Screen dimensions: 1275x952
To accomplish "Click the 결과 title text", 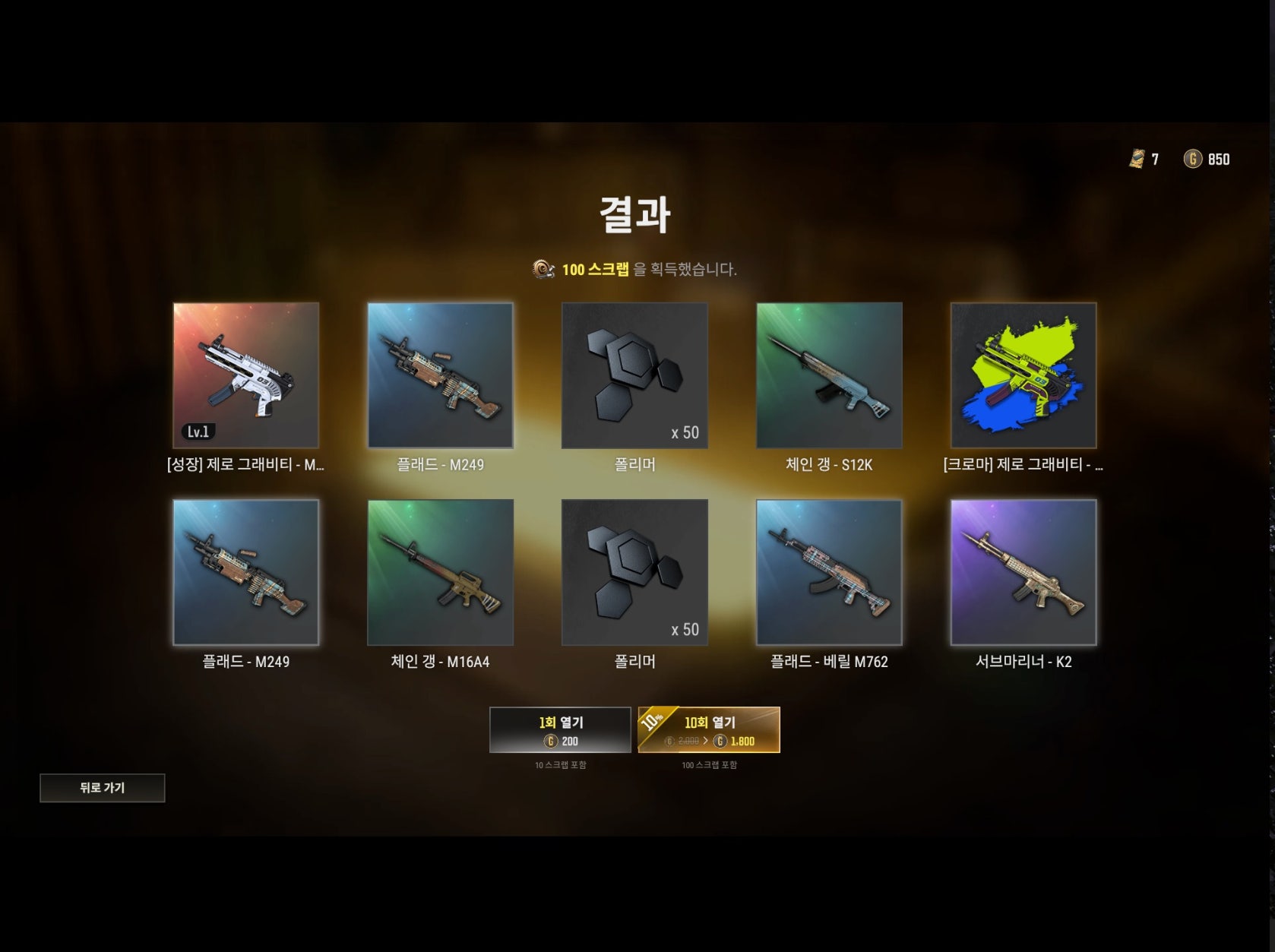I will pyautogui.click(x=637, y=214).
